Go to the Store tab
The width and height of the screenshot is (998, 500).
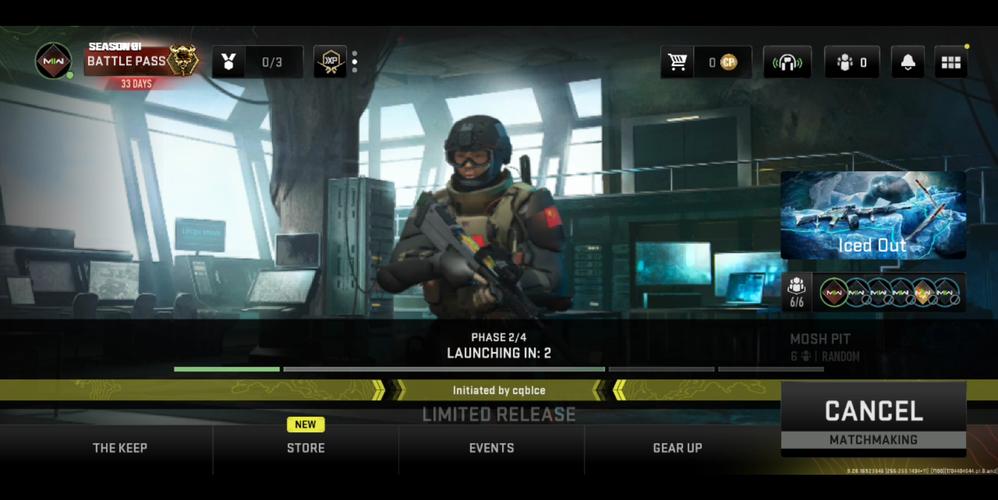point(305,448)
